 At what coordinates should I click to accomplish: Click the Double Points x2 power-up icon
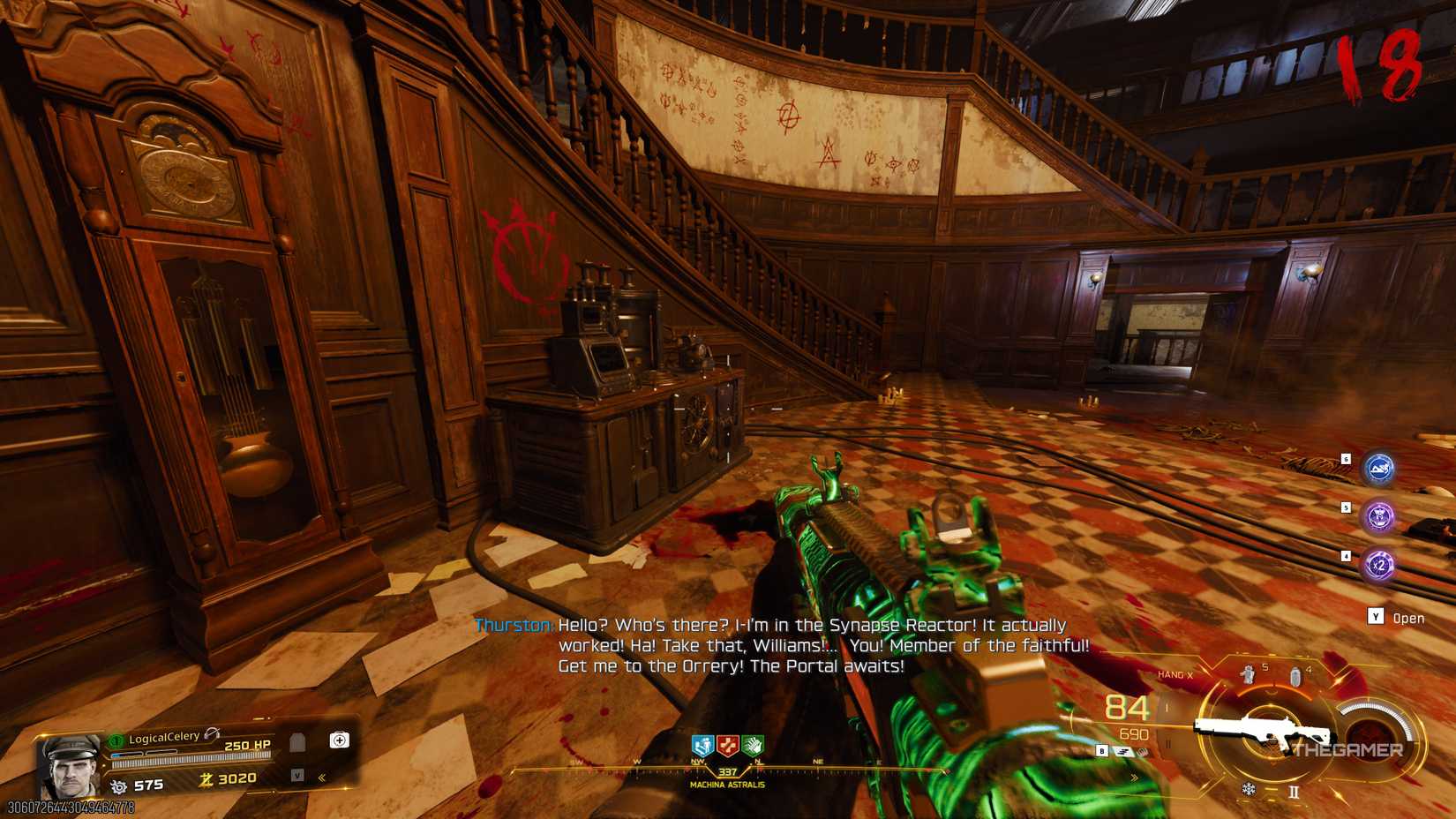[x=1378, y=564]
